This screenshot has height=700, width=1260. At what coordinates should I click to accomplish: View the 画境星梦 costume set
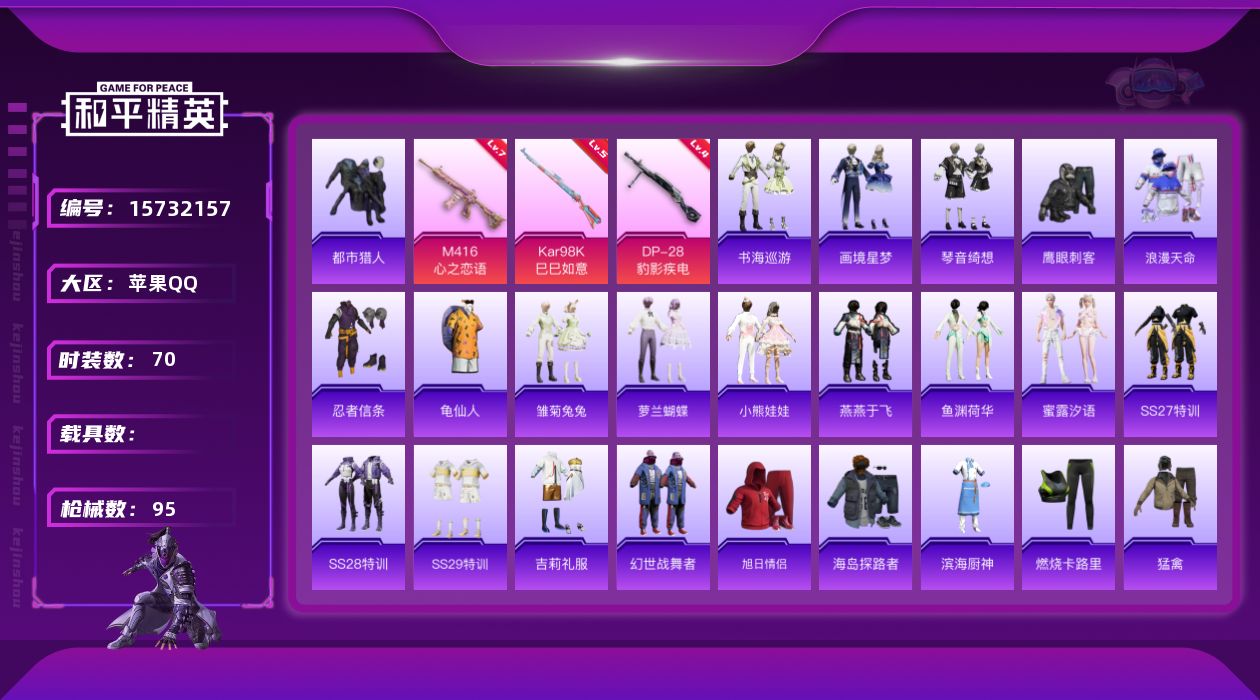pos(865,210)
